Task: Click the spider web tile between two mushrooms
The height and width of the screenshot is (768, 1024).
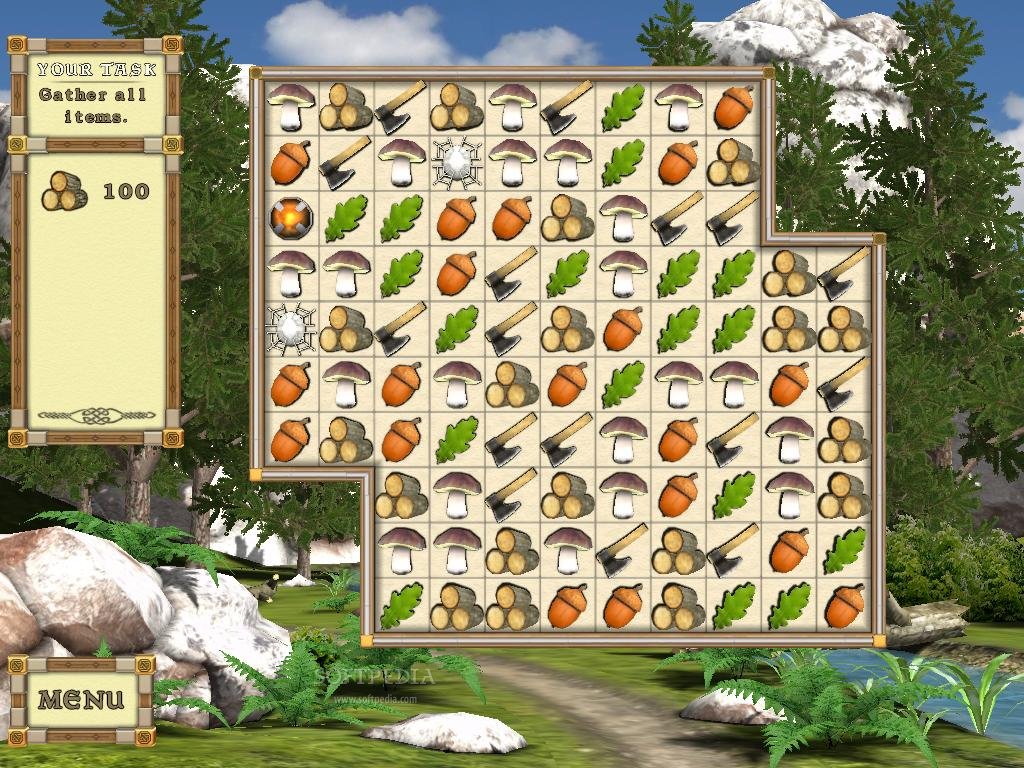Action: point(457,161)
